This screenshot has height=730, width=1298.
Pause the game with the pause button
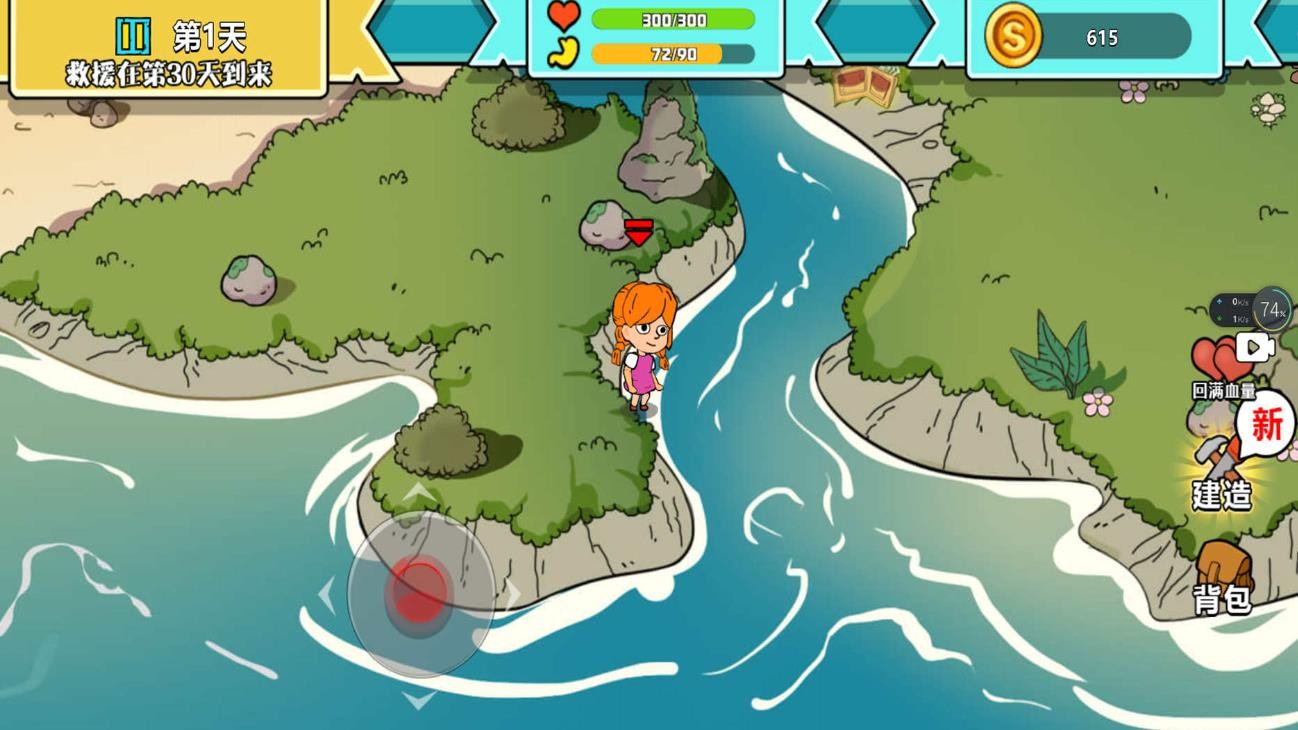133,37
